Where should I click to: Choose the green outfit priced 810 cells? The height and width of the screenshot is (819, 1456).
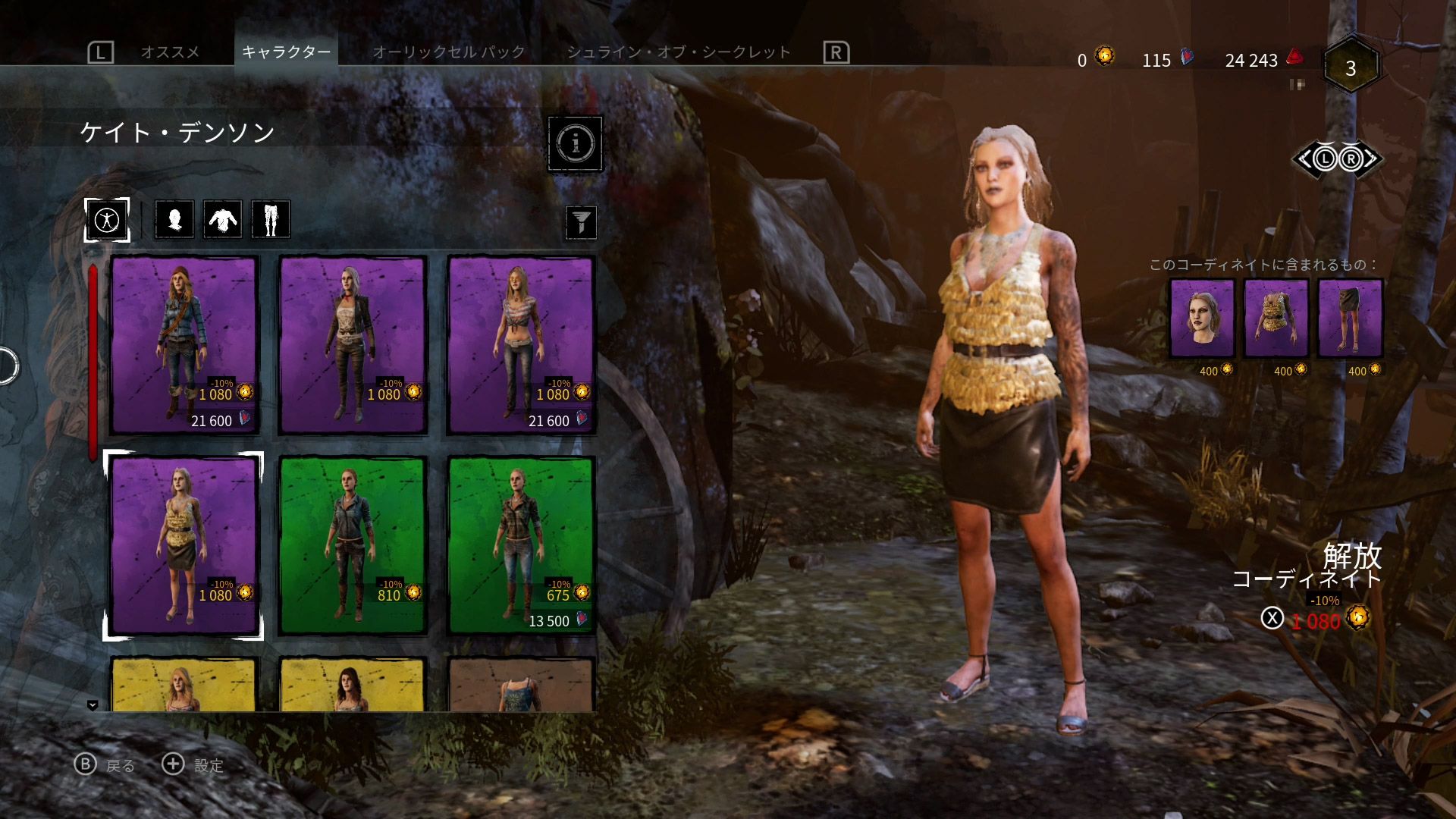(353, 545)
